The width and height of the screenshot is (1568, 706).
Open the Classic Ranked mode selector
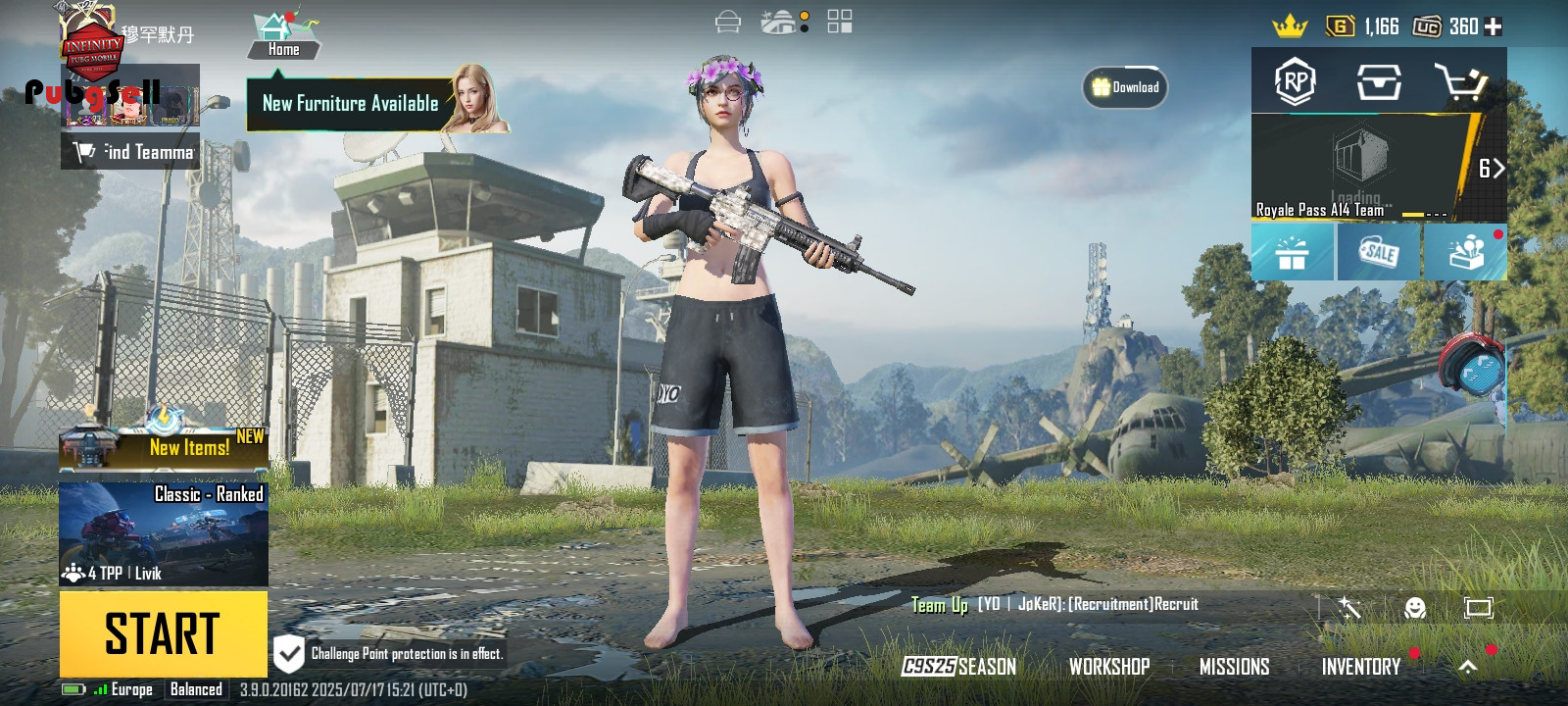(164, 532)
